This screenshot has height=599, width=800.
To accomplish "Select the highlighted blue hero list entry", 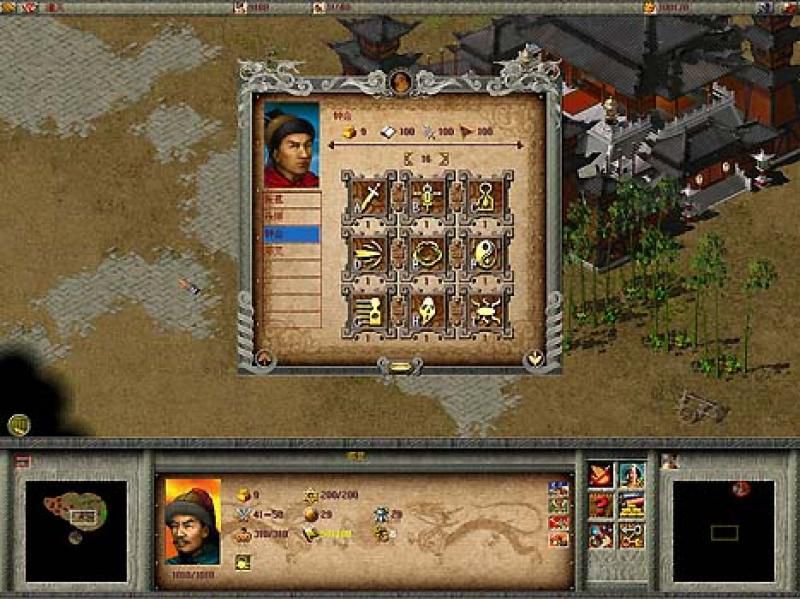I will pyautogui.click(x=291, y=234).
